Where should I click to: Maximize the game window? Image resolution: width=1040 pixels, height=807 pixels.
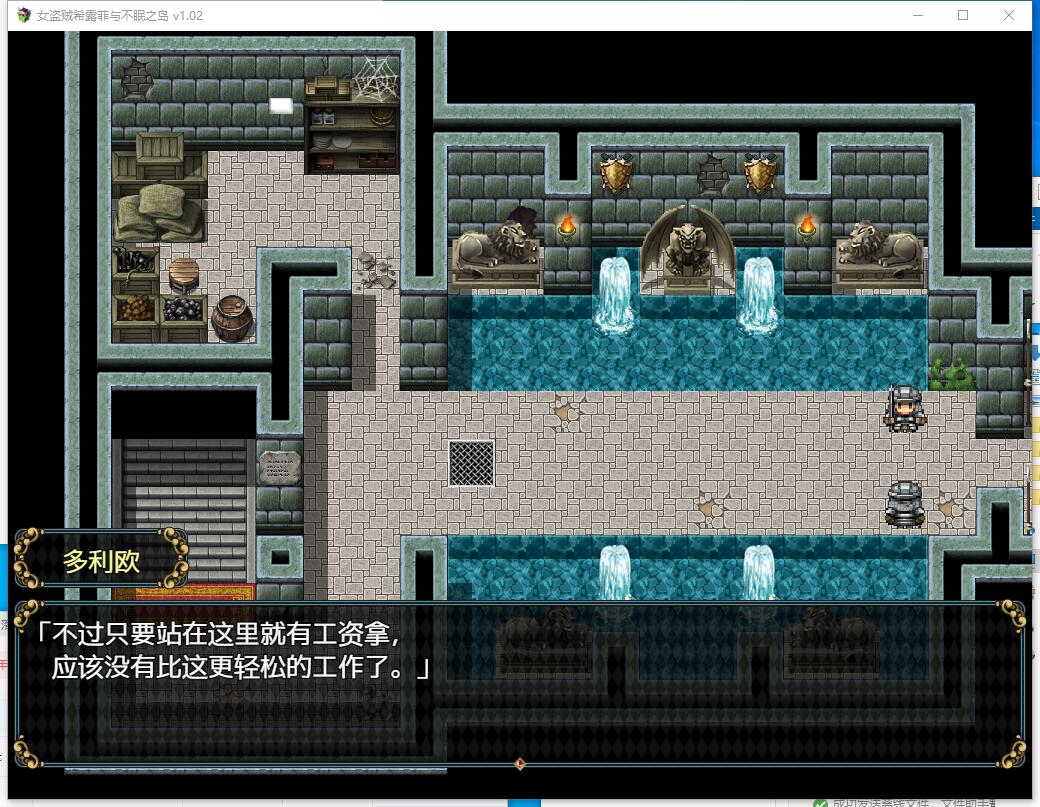[x=963, y=15]
